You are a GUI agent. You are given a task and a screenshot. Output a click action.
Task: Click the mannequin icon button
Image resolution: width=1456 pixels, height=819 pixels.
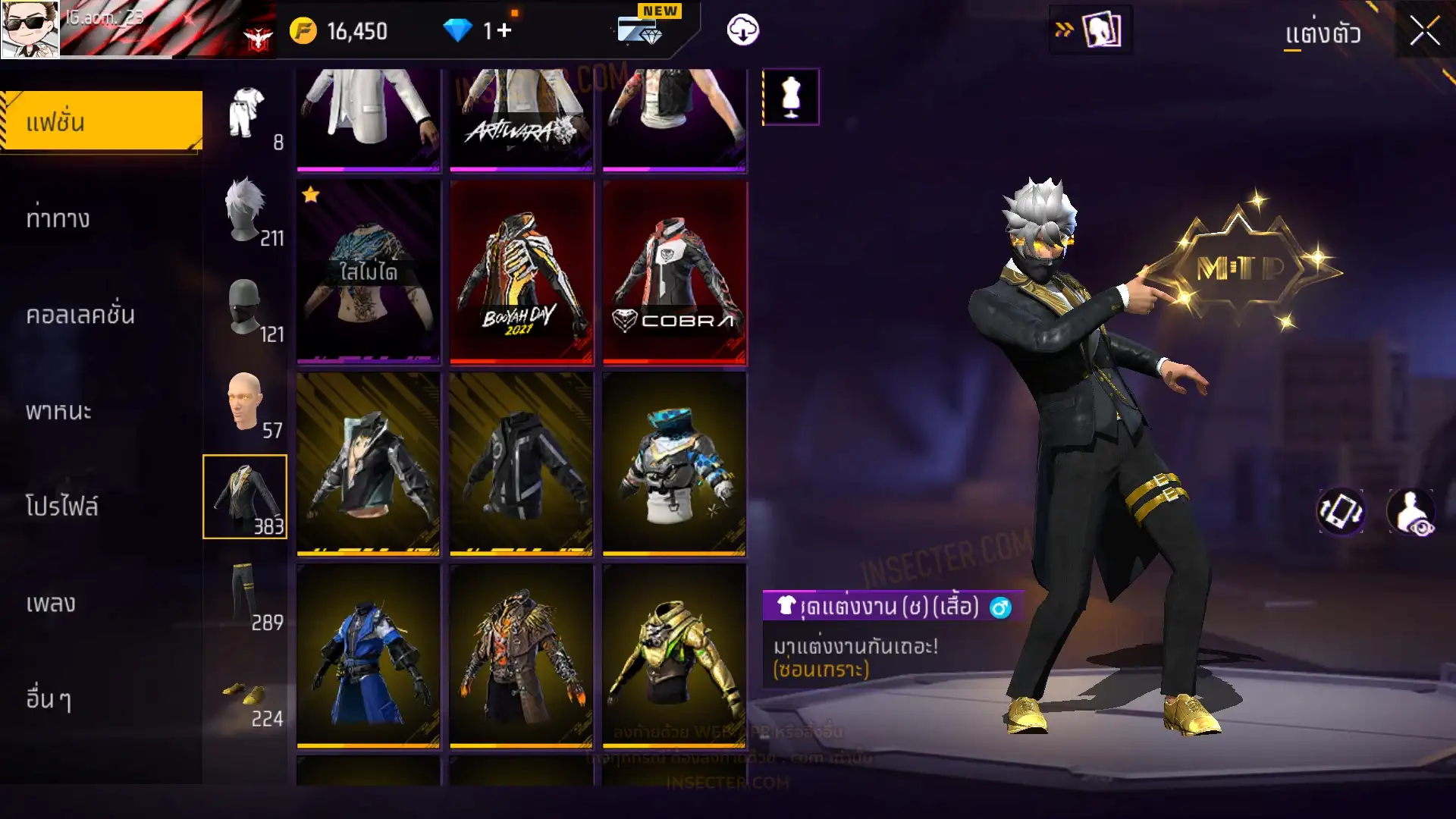click(x=790, y=97)
